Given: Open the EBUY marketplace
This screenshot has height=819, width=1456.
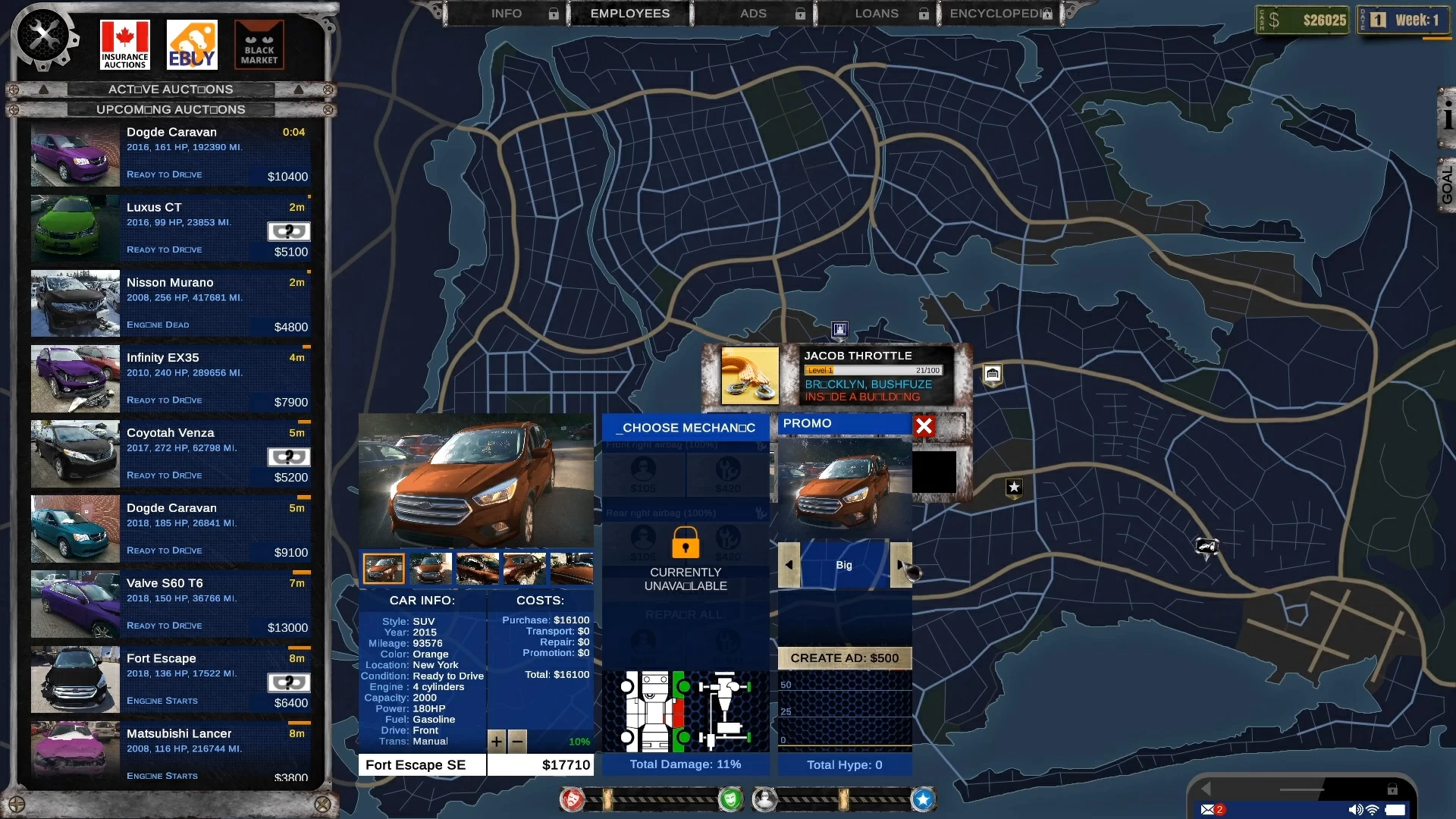Looking at the screenshot, I should pyautogui.click(x=192, y=45).
